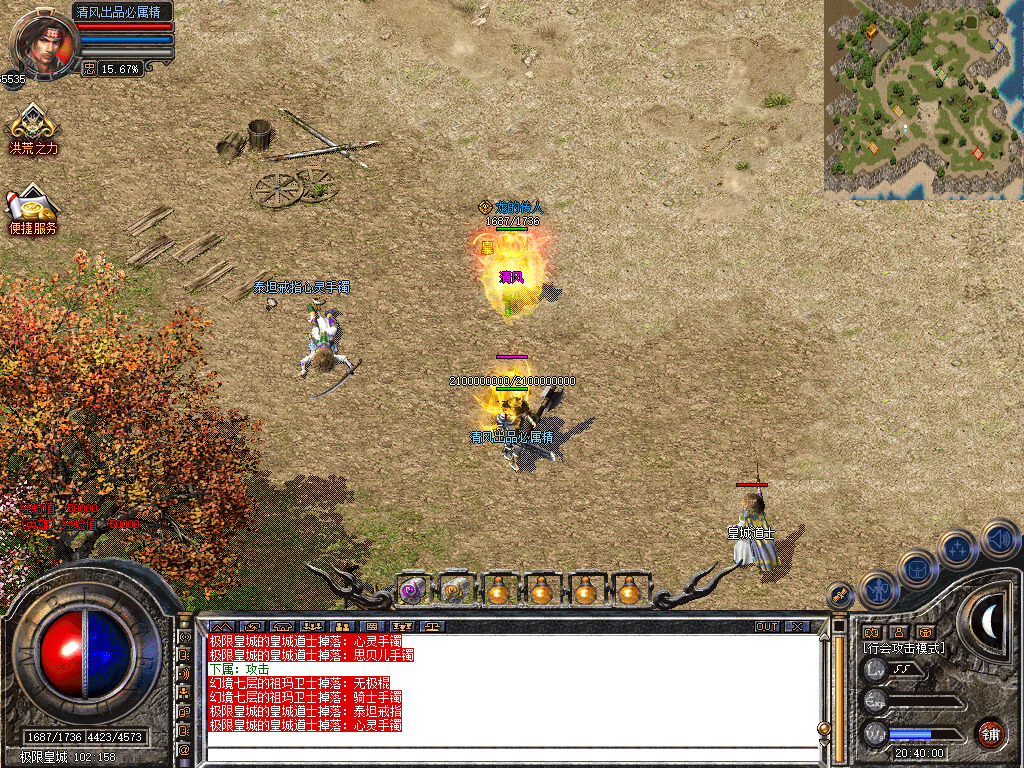The width and height of the screenshot is (1024, 768).
Task: Use the purple swirl scroll in the belt
Action: click(x=410, y=591)
